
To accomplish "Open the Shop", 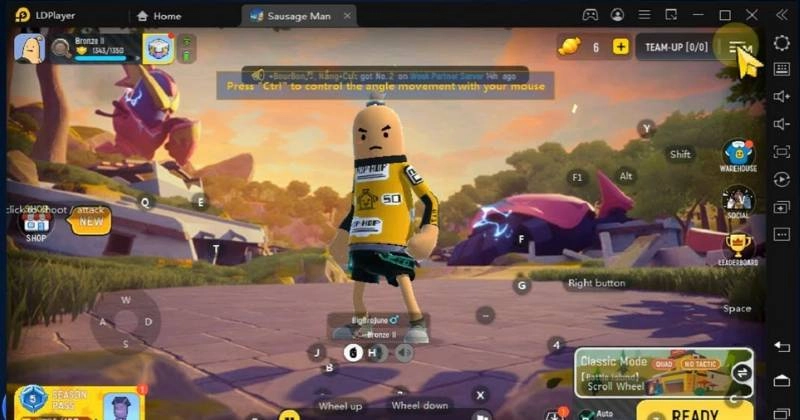I will coord(36,222).
